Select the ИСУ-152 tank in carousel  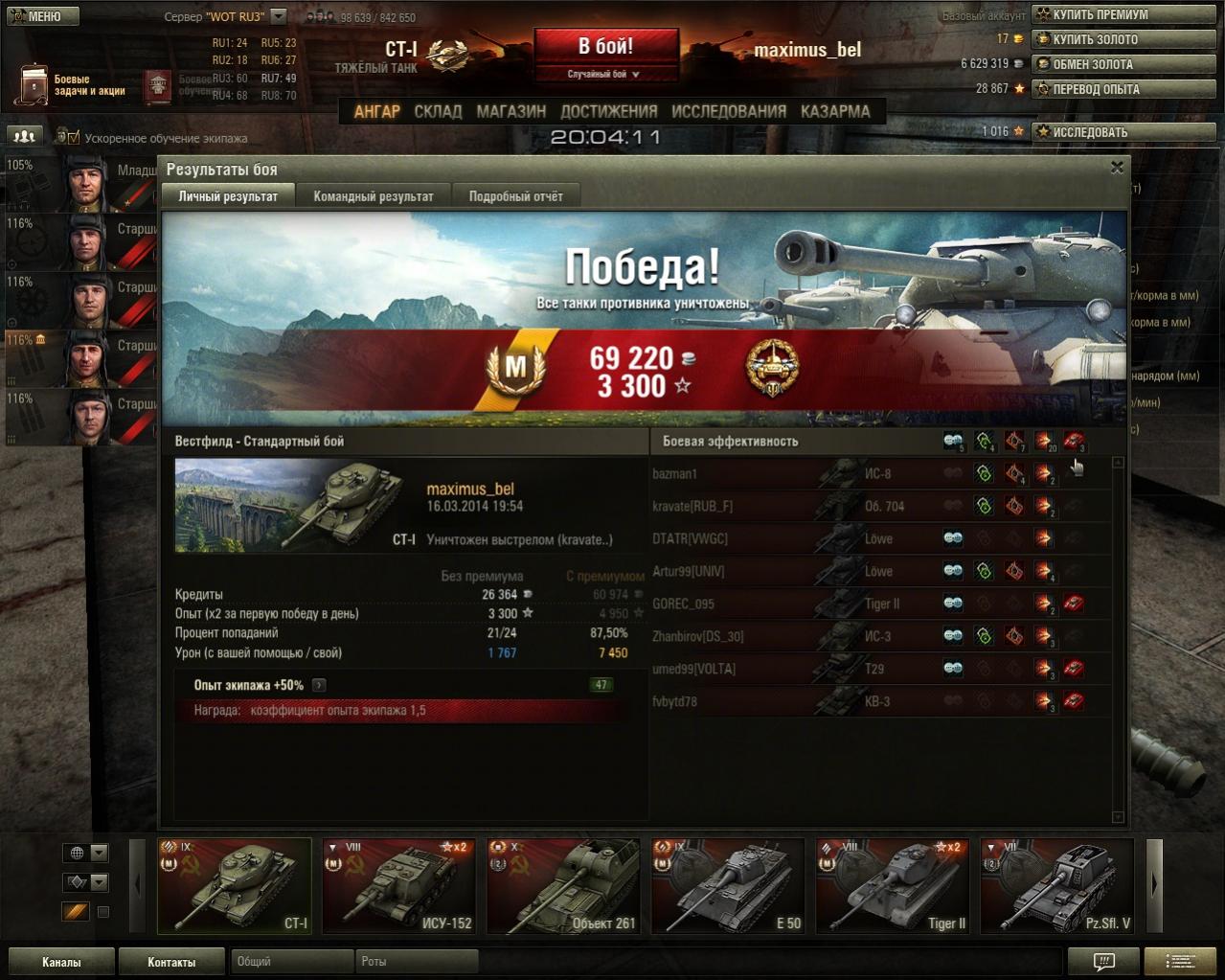[398, 885]
